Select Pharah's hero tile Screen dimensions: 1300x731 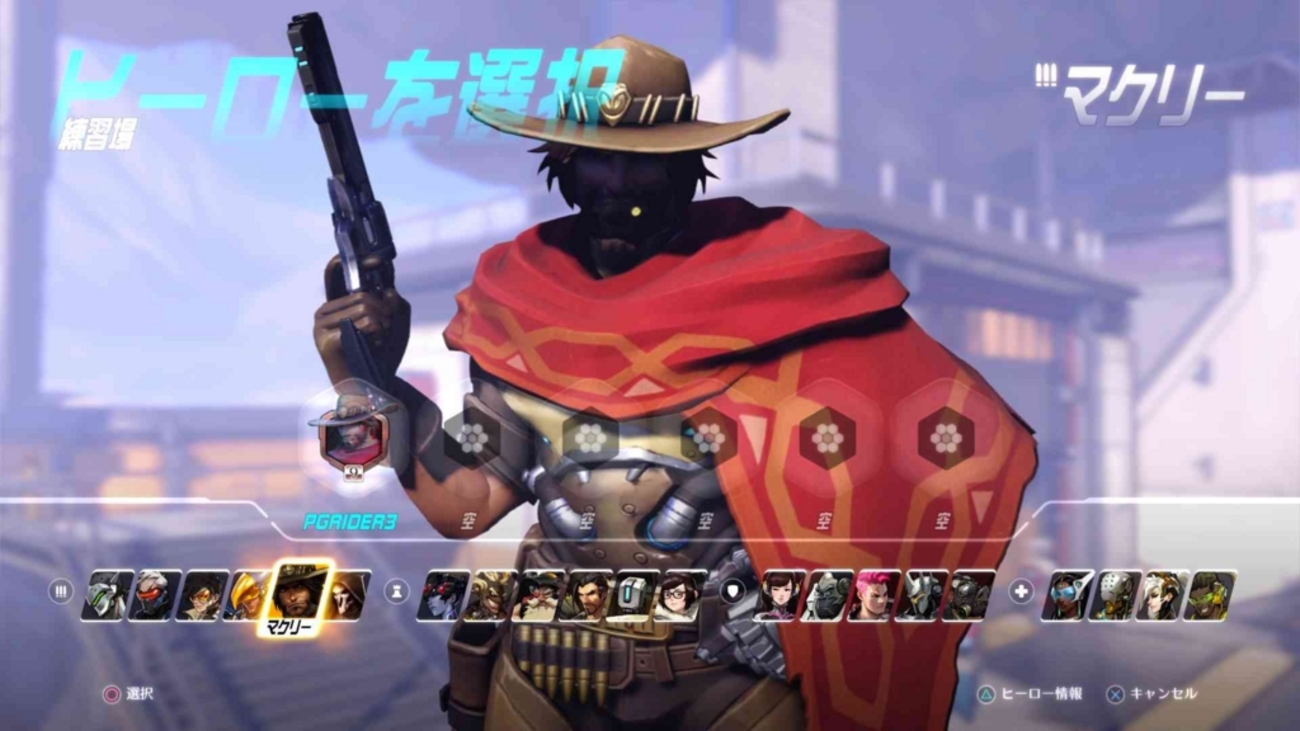point(249,594)
